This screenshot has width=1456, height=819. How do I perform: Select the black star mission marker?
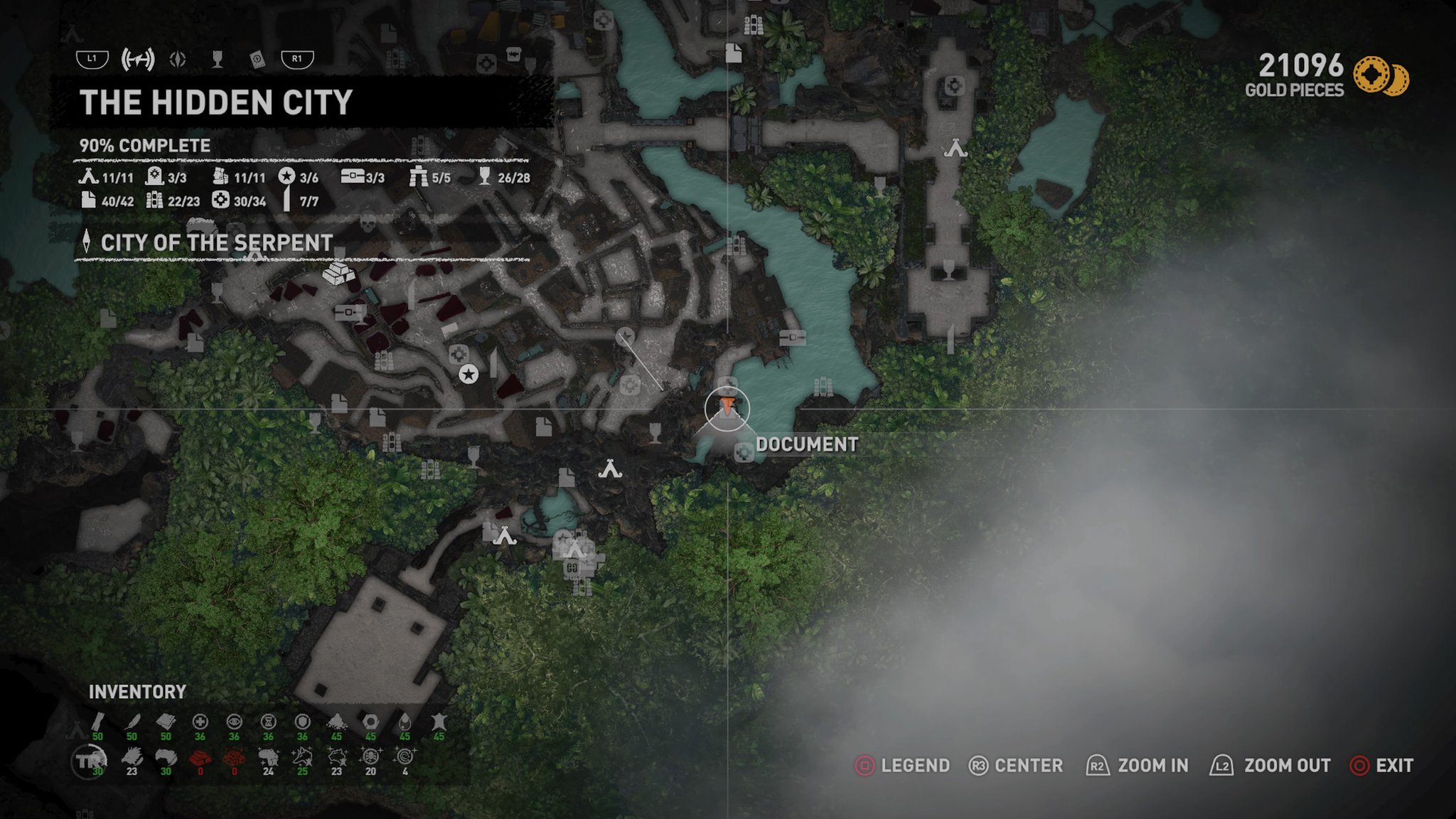click(x=468, y=374)
